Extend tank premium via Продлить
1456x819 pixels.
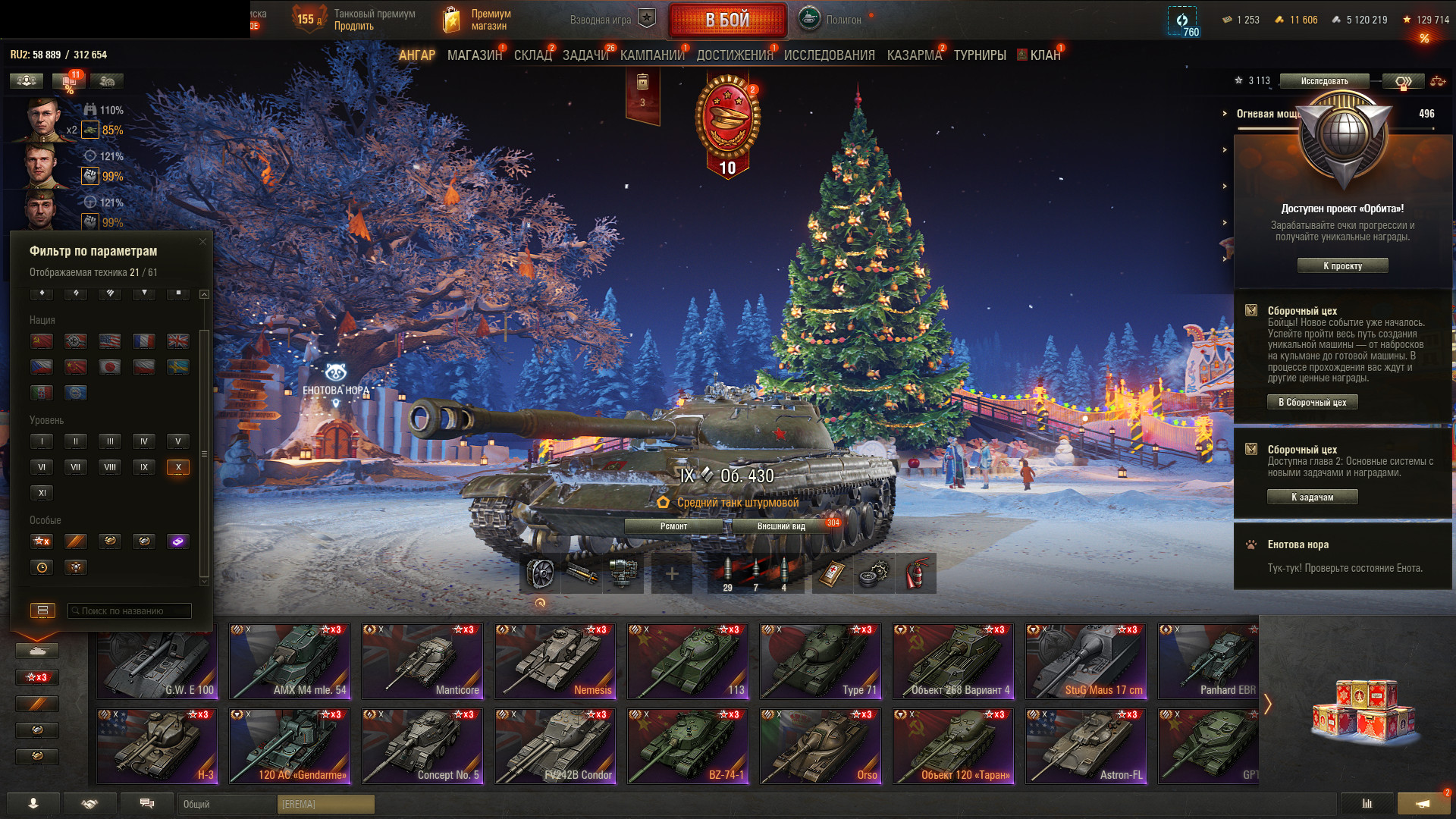pyautogui.click(x=354, y=27)
